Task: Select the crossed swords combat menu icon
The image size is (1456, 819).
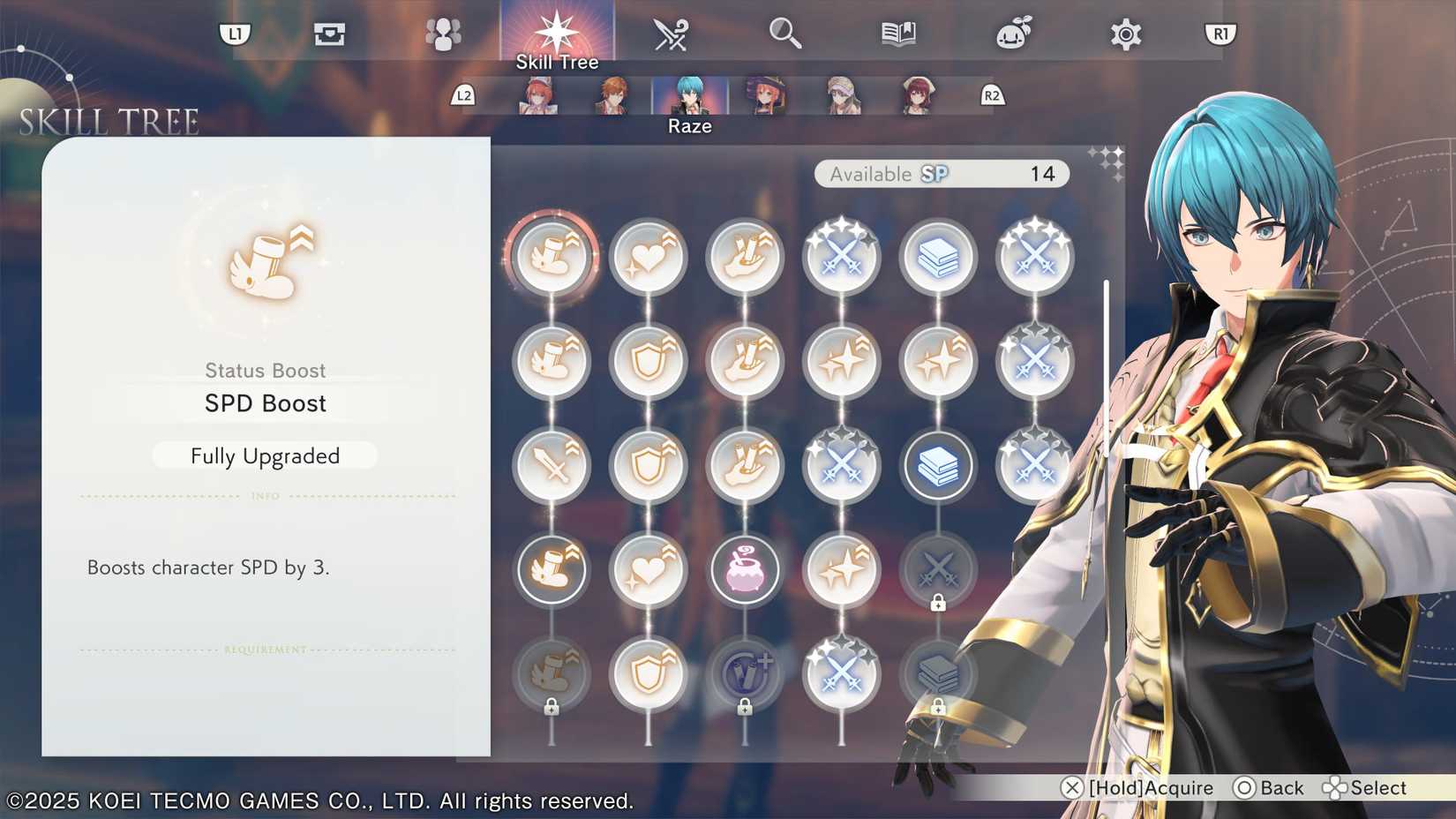Action: tap(669, 34)
